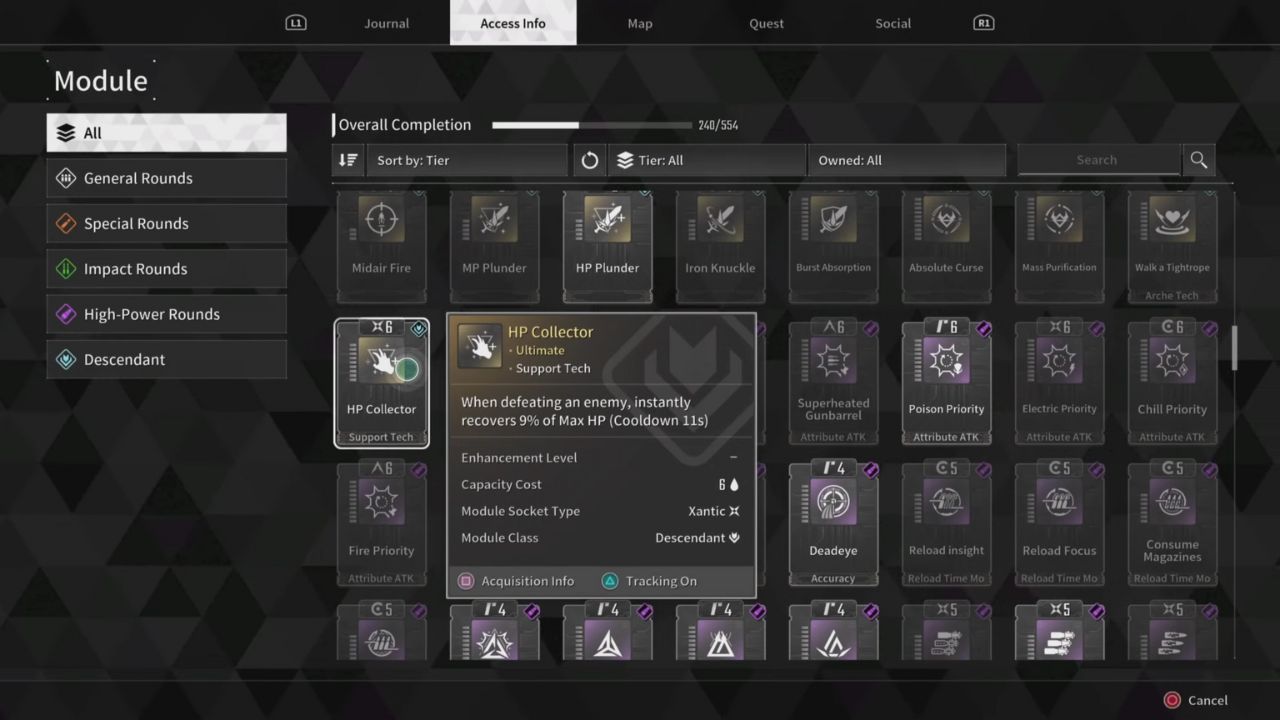Click the Overall Completion progress bar

(x=590, y=125)
